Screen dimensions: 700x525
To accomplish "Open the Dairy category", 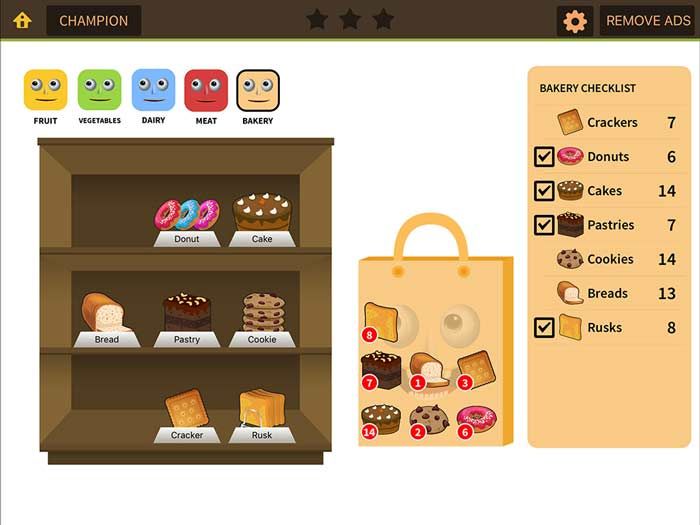I will [153, 90].
